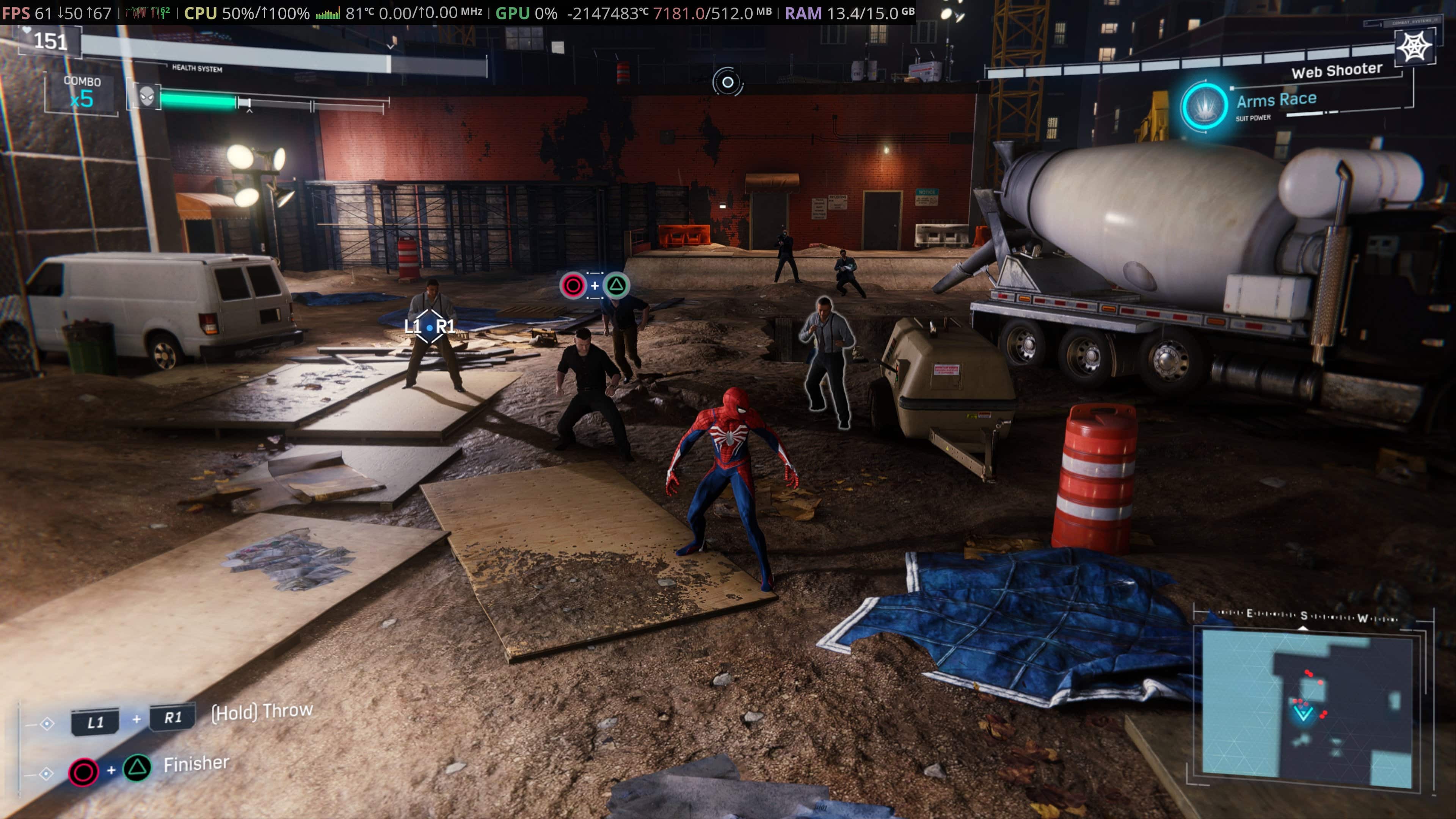Viewport: 1456px width, 819px height.
Task: Click the Health System label above the bar
Action: [x=197, y=69]
